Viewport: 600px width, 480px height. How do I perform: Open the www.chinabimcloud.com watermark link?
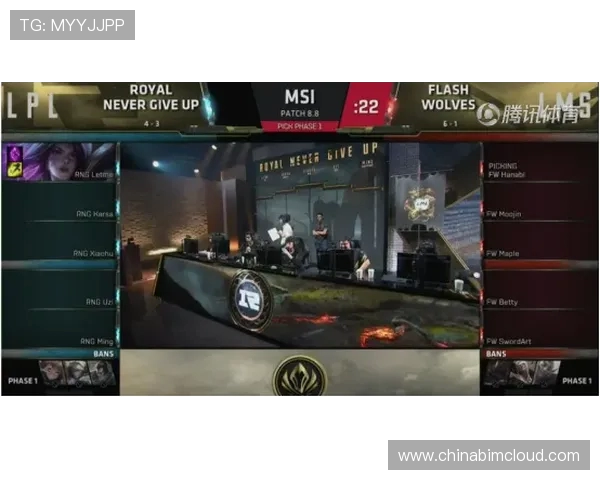pyautogui.click(x=488, y=455)
